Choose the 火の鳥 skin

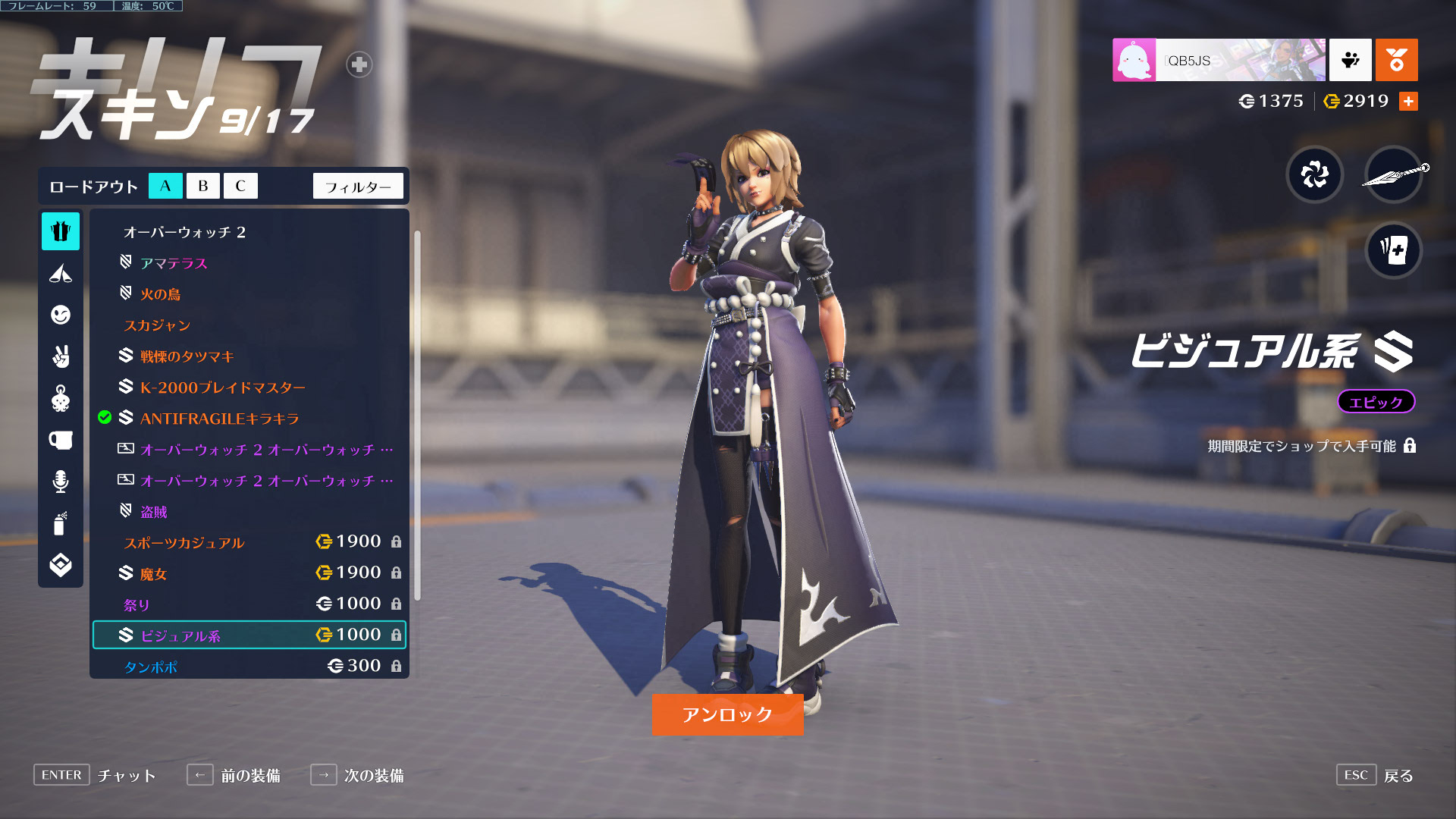click(160, 294)
